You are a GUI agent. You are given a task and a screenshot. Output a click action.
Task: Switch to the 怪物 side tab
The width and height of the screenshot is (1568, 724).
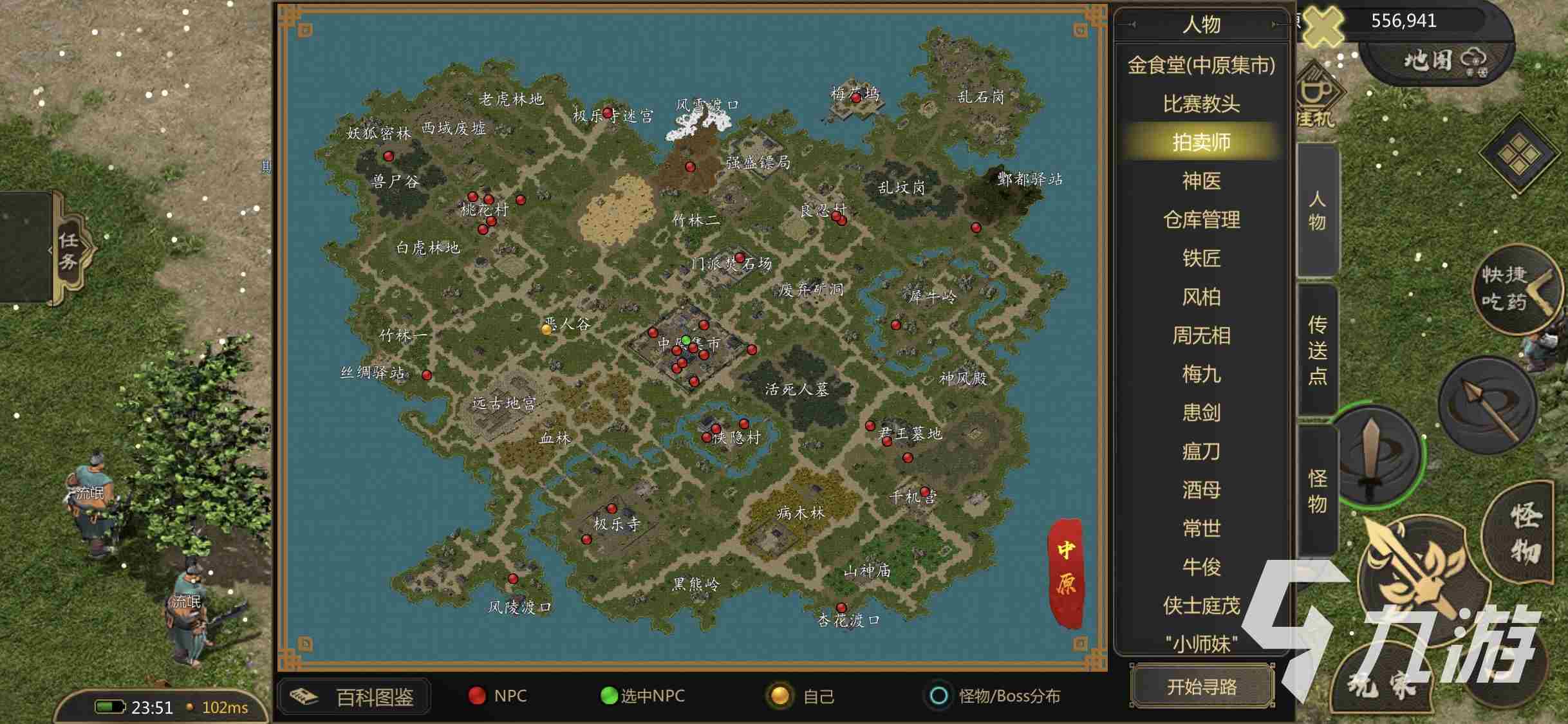coord(1317,490)
